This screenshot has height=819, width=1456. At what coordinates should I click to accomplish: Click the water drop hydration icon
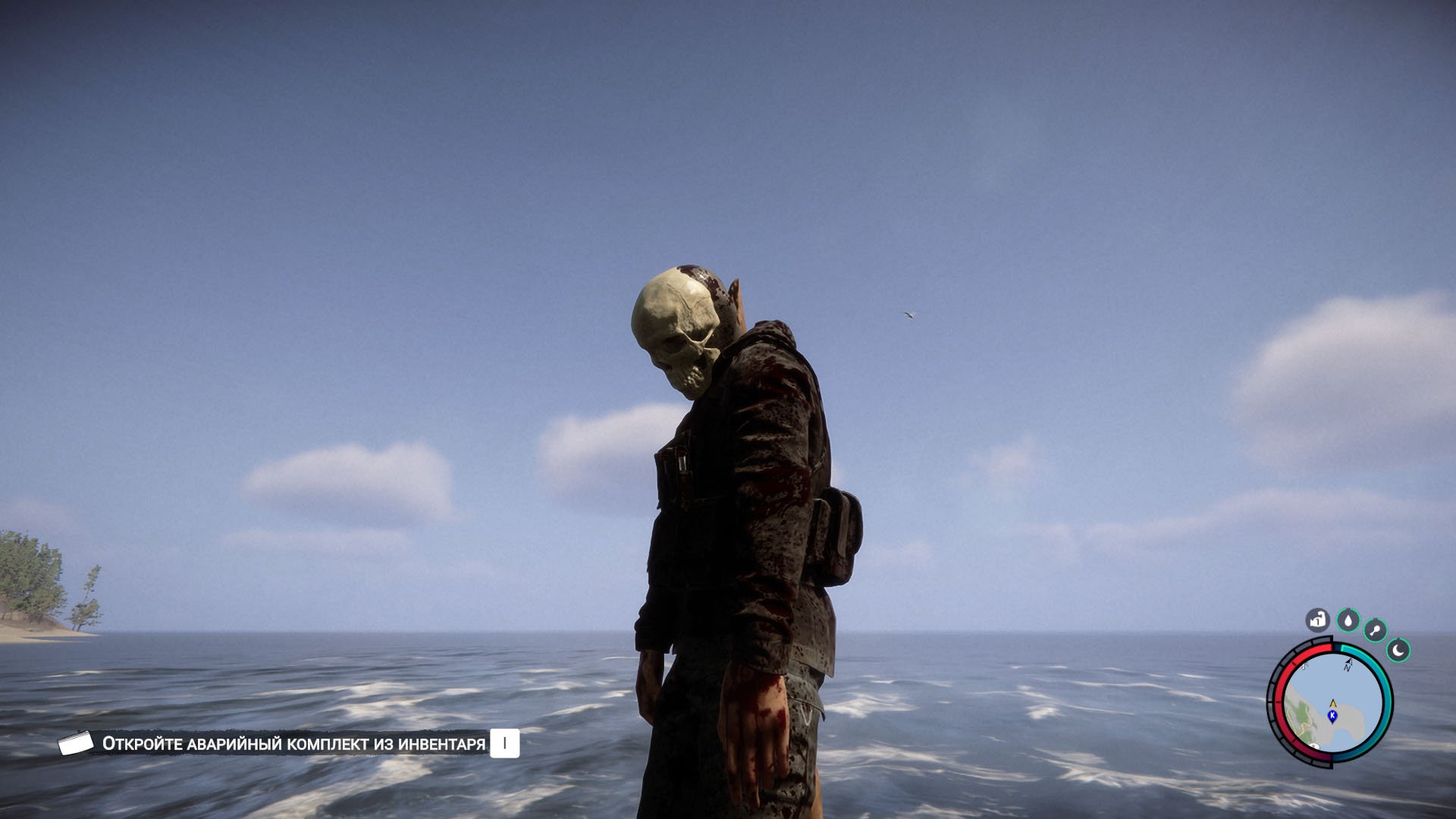[1348, 620]
